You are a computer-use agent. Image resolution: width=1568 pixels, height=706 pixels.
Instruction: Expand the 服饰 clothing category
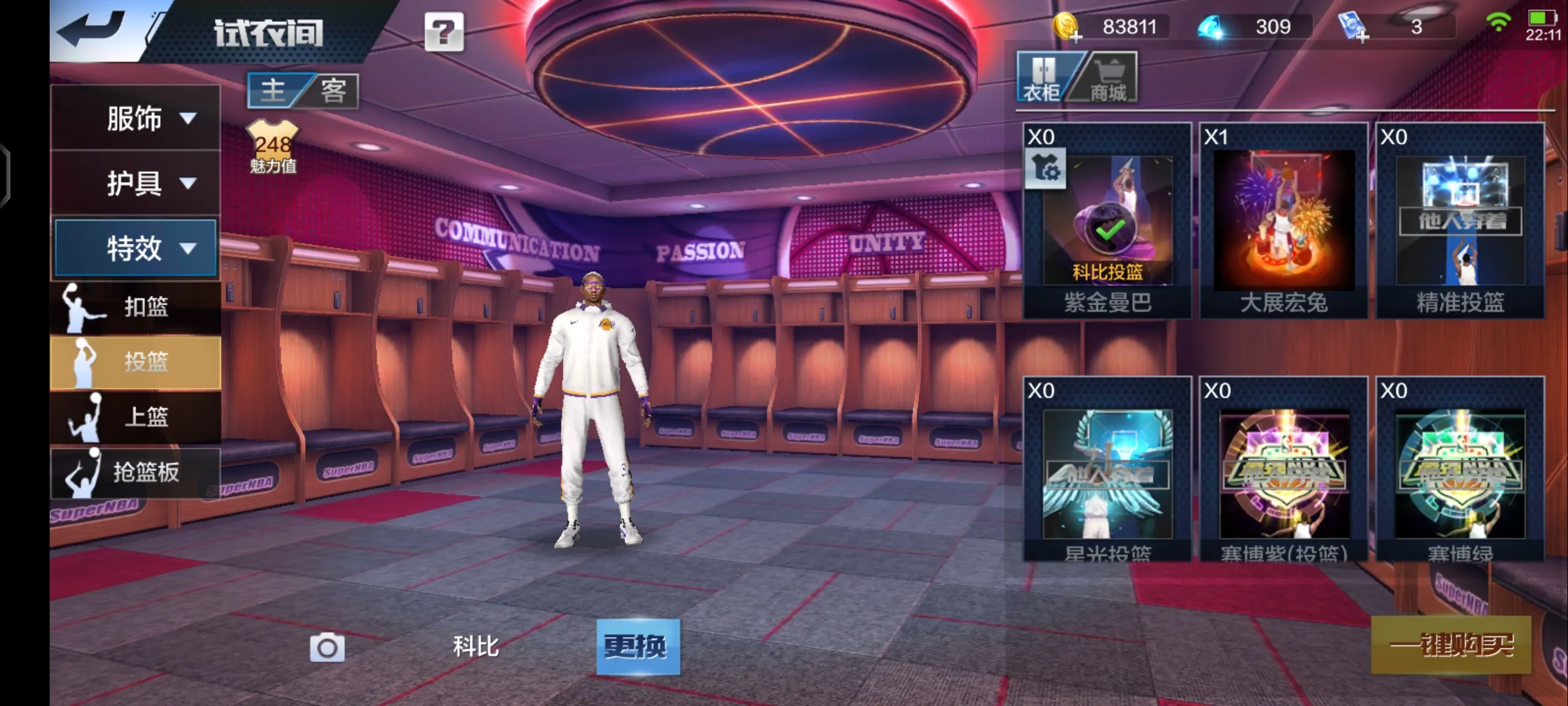point(136,118)
